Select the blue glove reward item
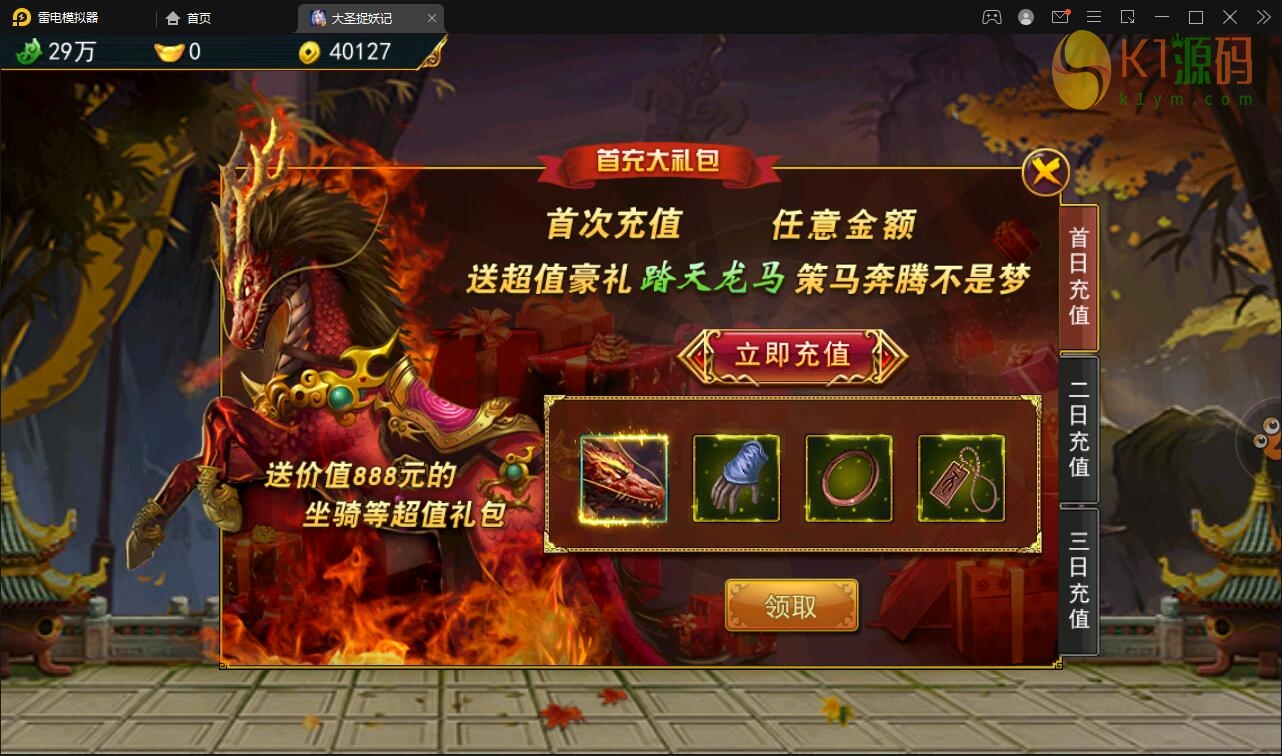This screenshot has width=1282, height=756. click(x=737, y=478)
